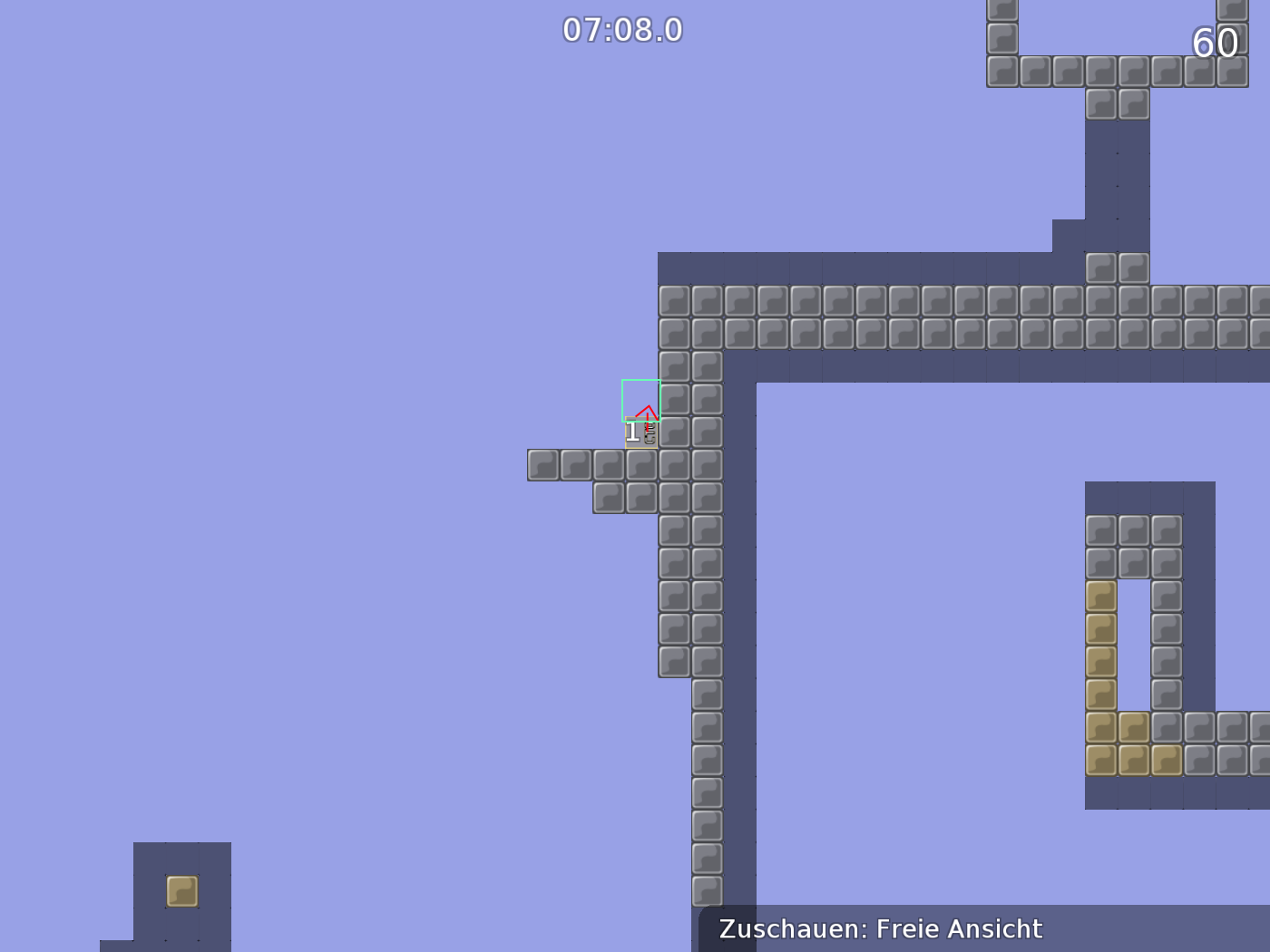
Task: Click the tile numbered 1
Action: point(632,432)
